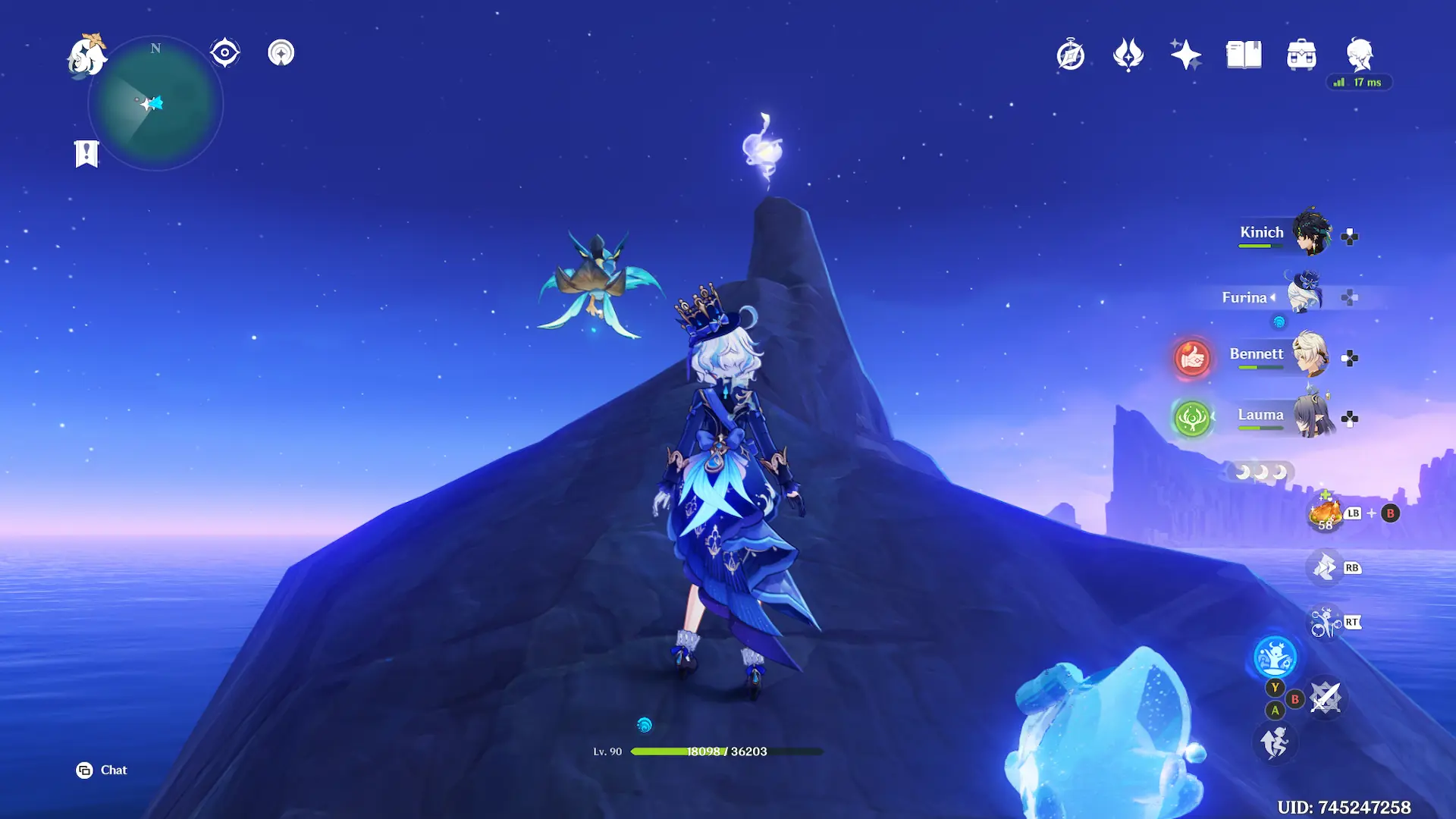Open the adventurer handbook book icon
This screenshot has height=819, width=1456.
[x=1244, y=55]
